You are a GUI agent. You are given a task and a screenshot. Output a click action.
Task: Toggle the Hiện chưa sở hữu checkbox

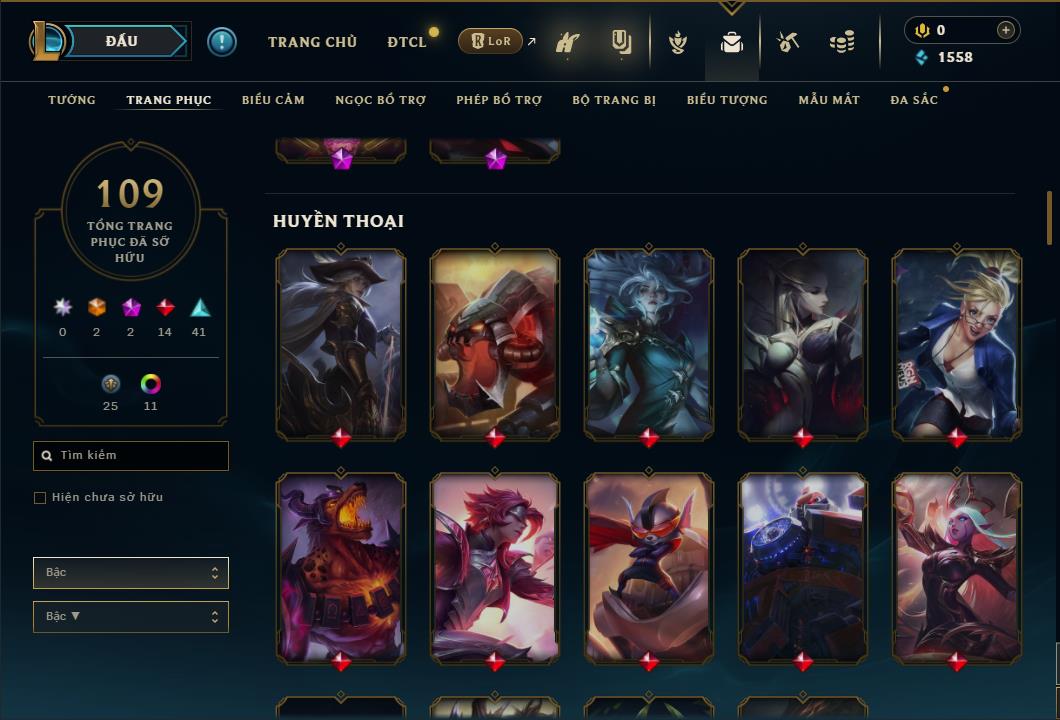pos(40,498)
